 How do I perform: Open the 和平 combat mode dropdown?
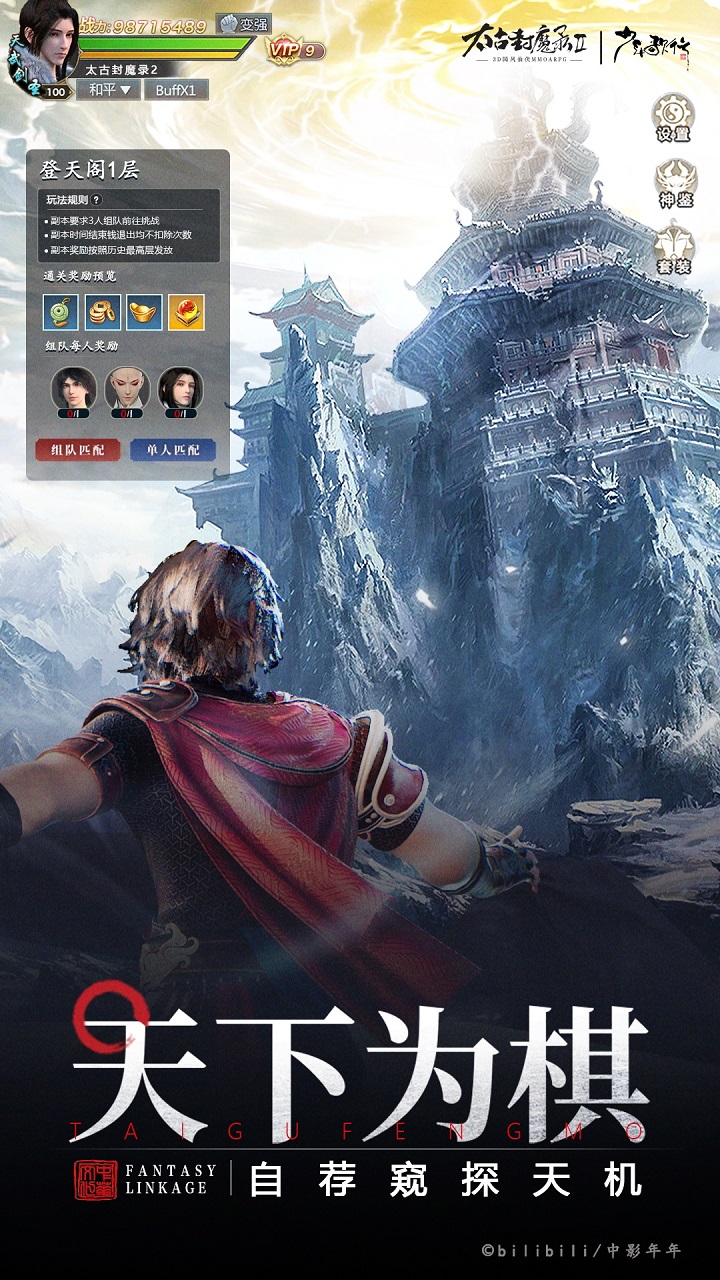108,90
